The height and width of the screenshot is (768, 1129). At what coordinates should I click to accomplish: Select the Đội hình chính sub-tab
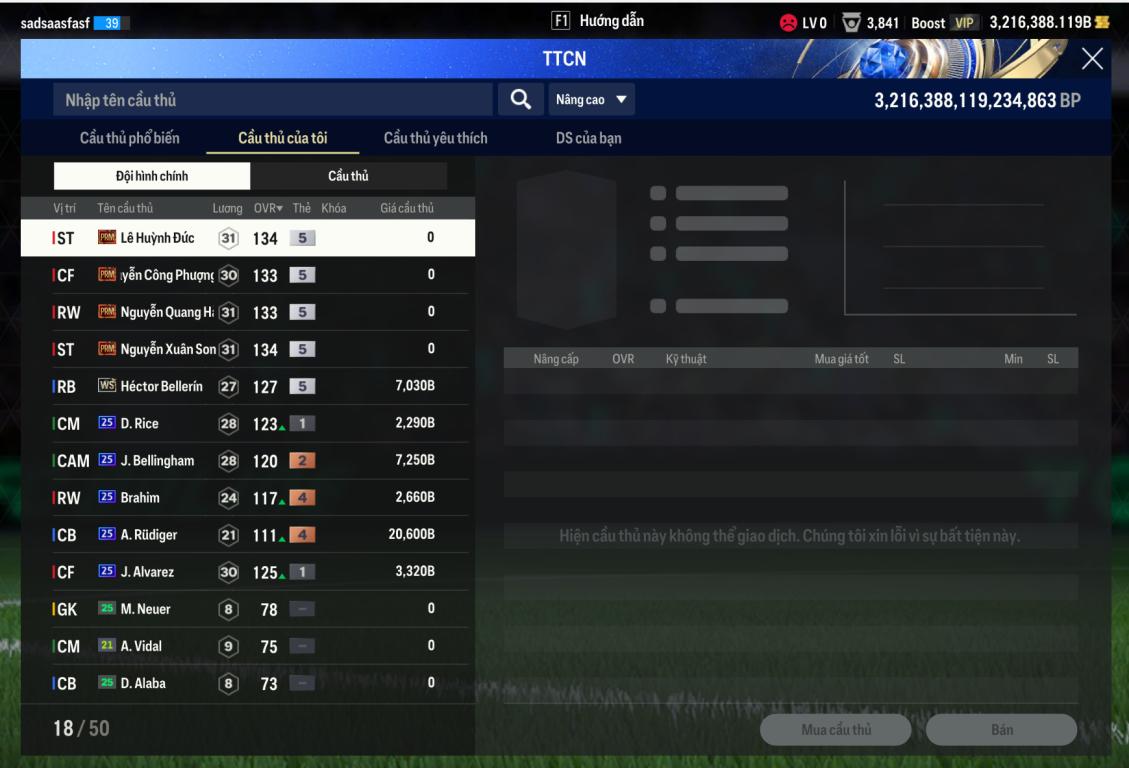coord(152,176)
